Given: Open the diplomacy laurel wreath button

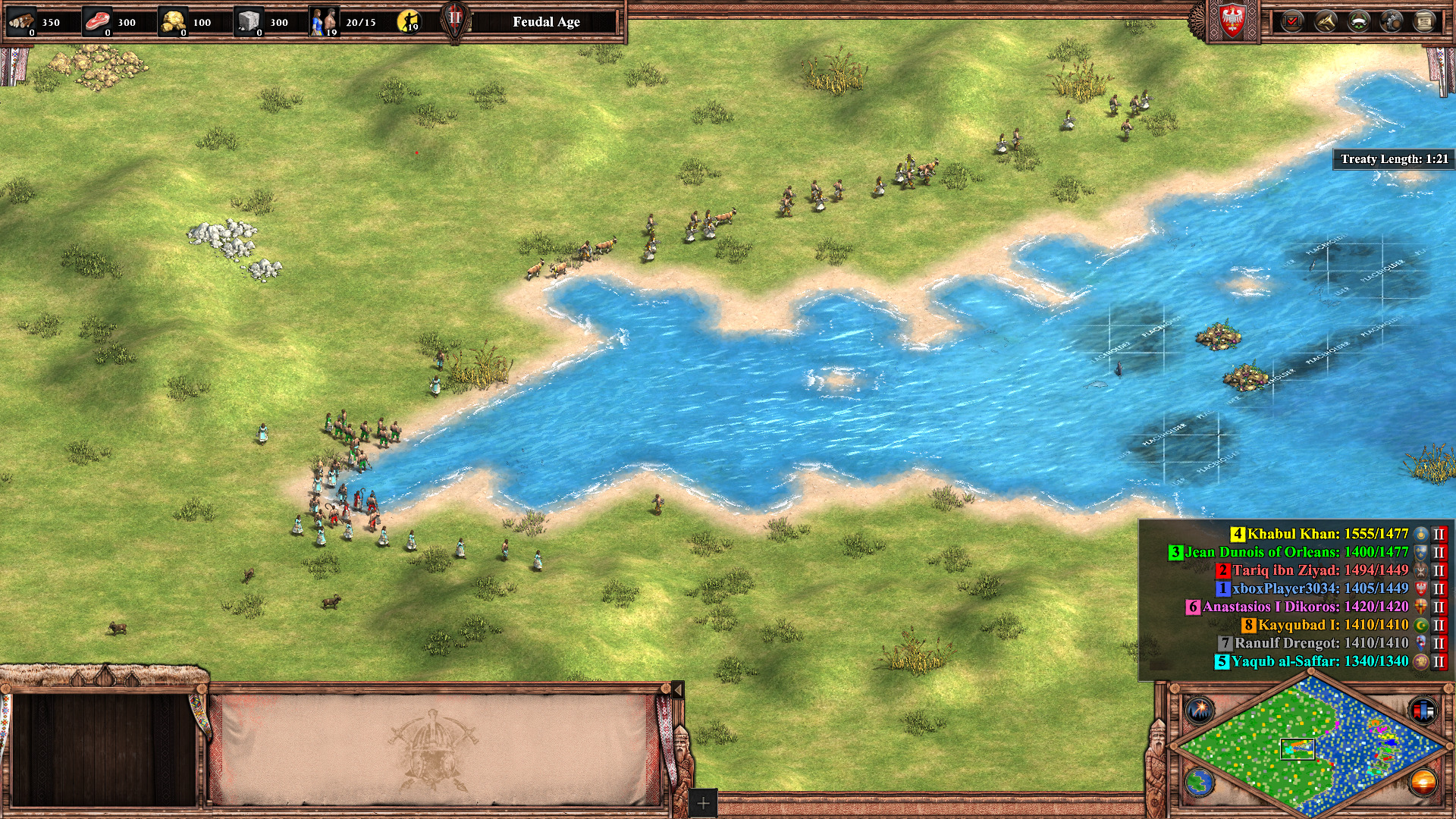Looking at the screenshot, I should [x=1359, y=21].
